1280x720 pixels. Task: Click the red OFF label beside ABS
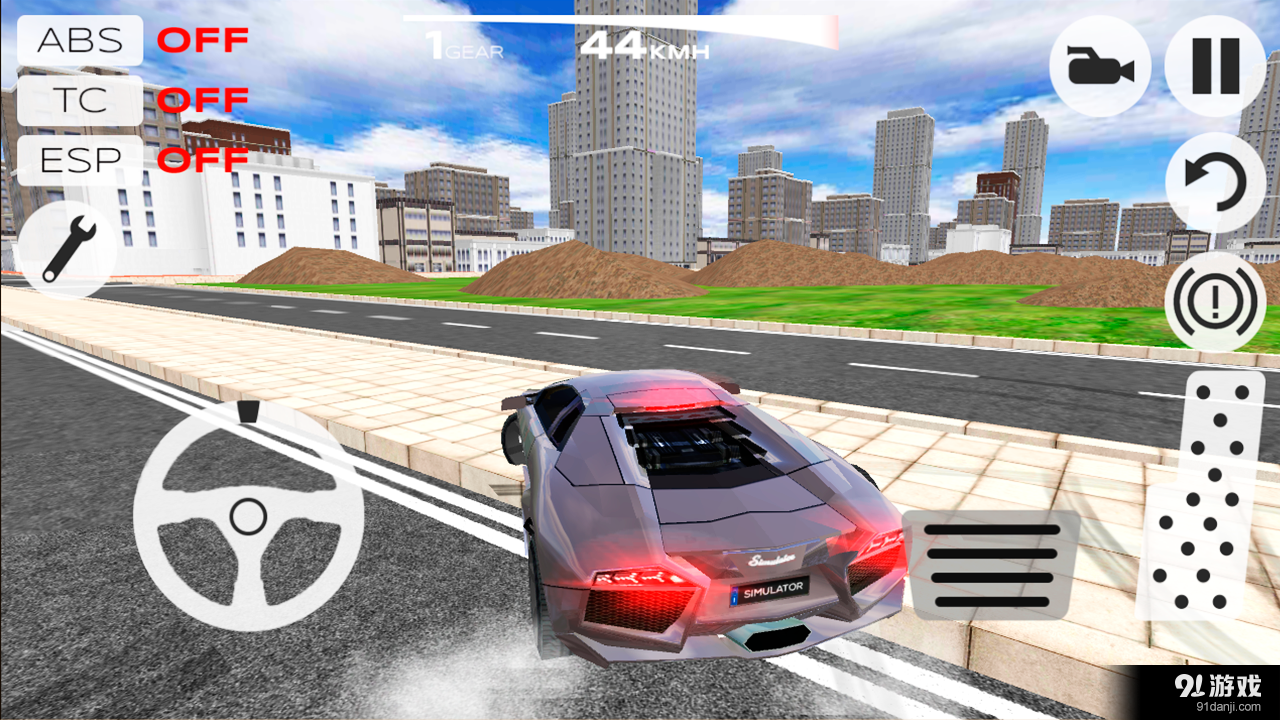click(x=205, y=41)
